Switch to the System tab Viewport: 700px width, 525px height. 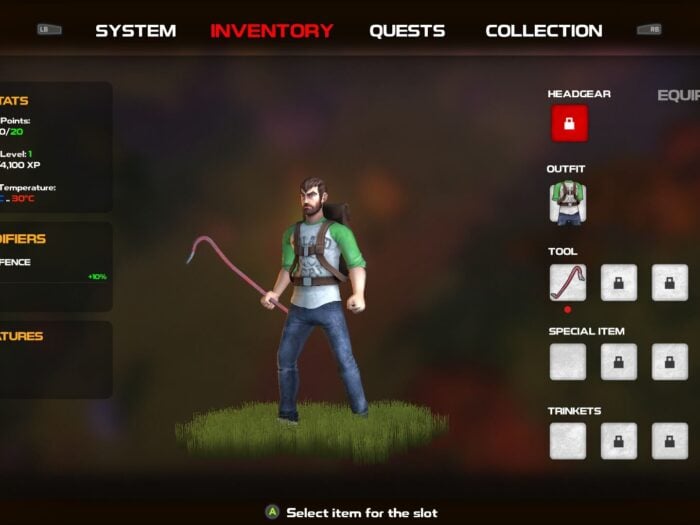135,31
